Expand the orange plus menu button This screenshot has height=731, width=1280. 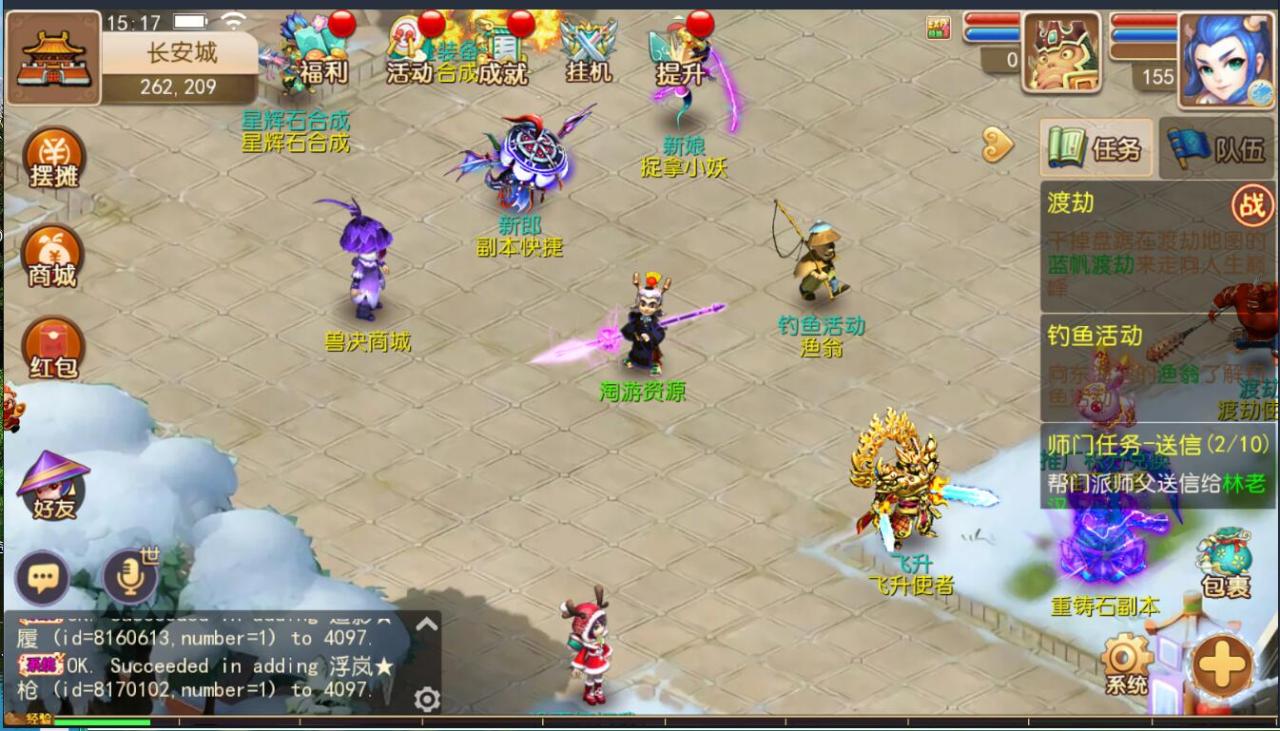click(1221, 665)
